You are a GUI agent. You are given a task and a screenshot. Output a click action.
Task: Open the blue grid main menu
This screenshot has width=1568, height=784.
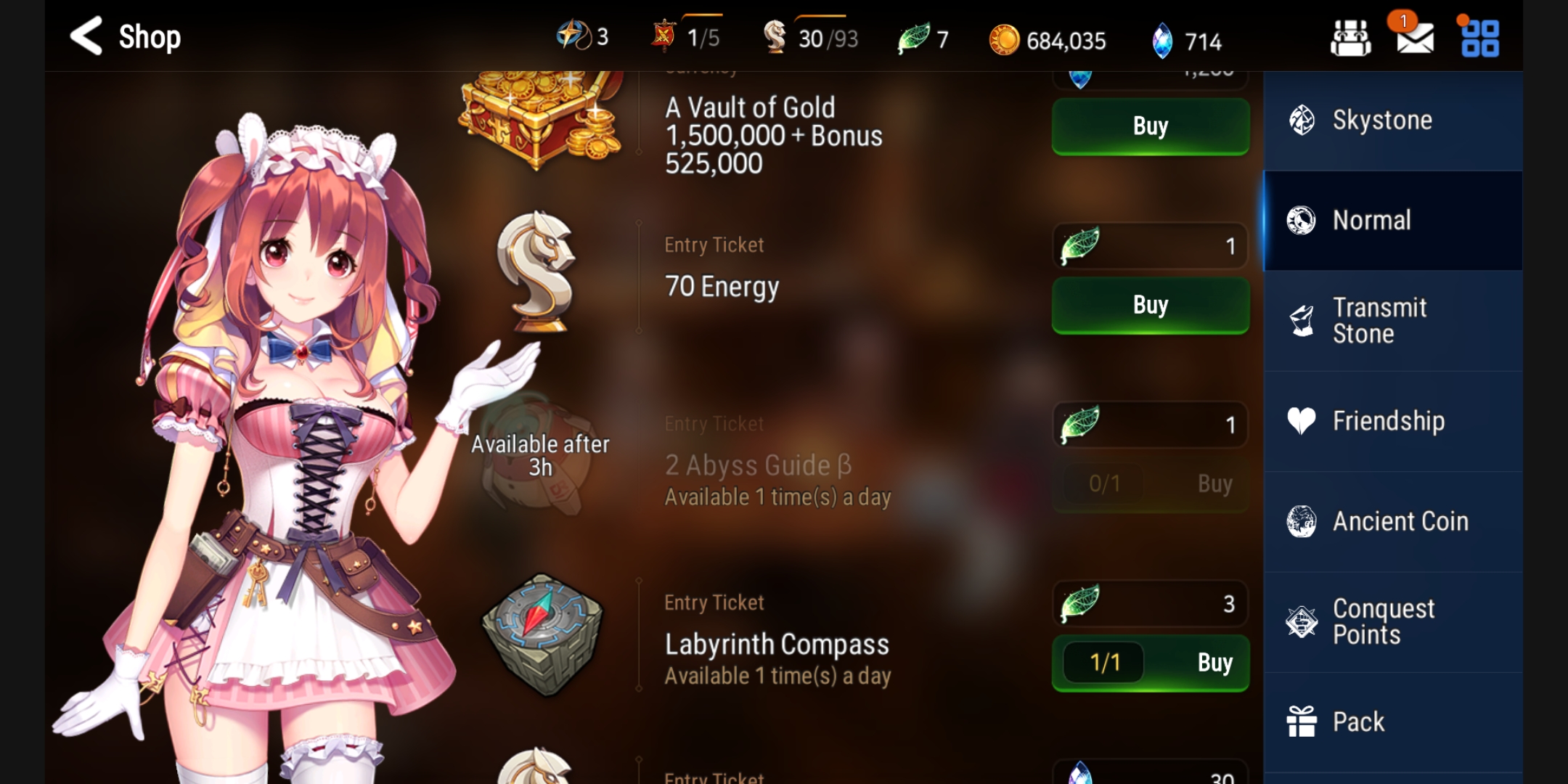click(x=1479, y=38)
